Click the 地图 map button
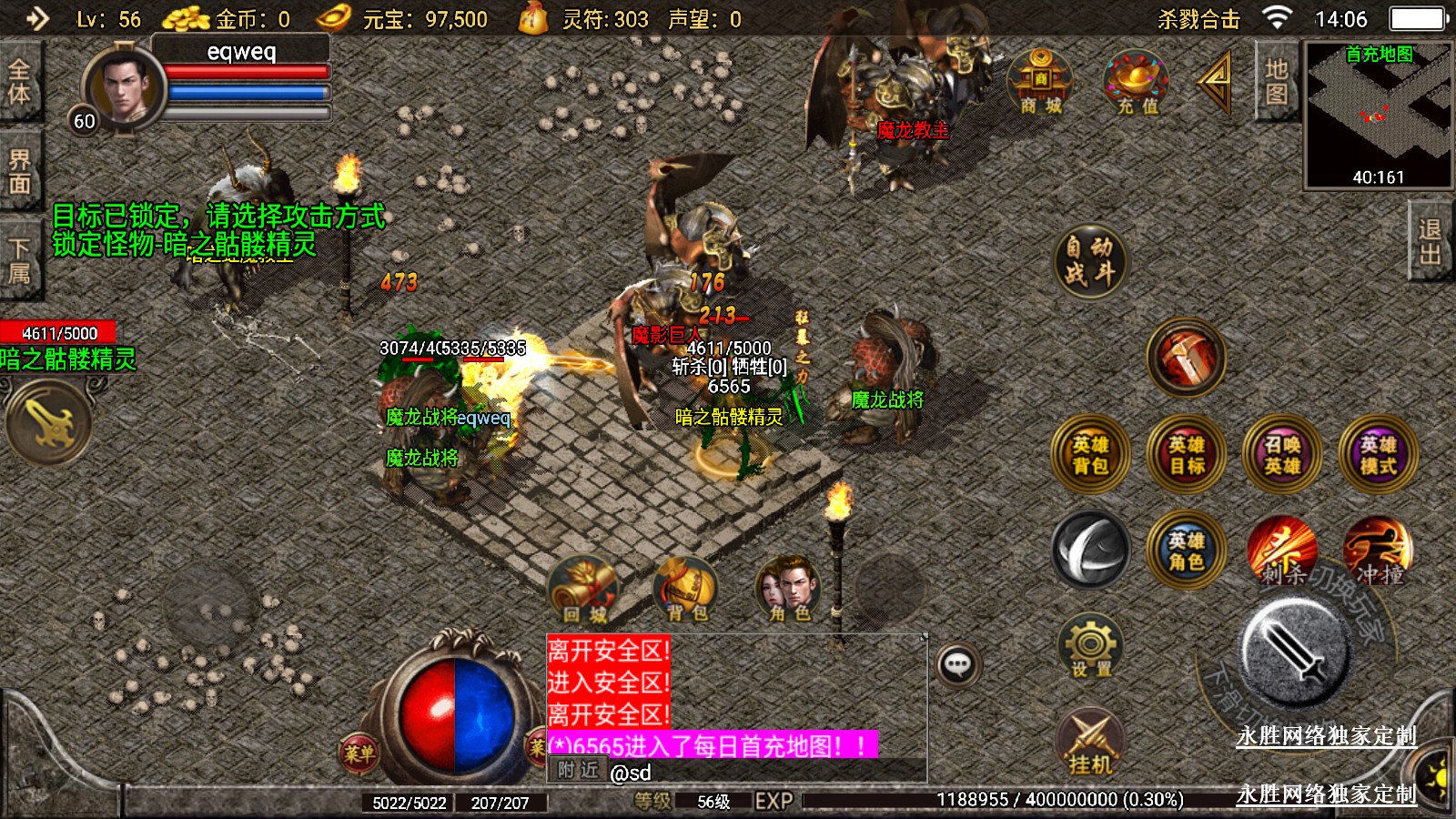 coord(1276,82)
